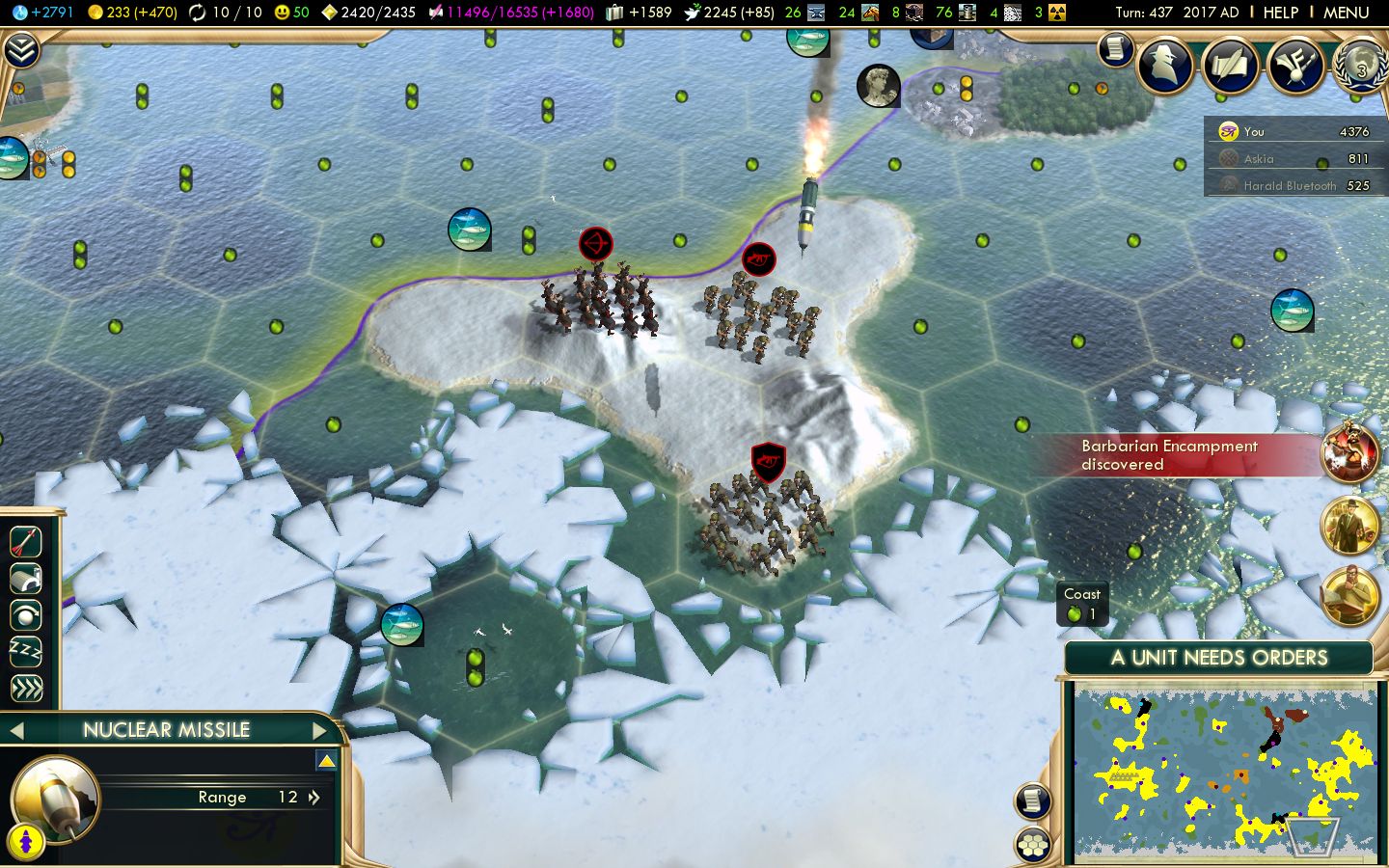Fortify the selected unit
Viewport: 1389px width, 868px height.
pyautogui.click(x=24, y=578)
